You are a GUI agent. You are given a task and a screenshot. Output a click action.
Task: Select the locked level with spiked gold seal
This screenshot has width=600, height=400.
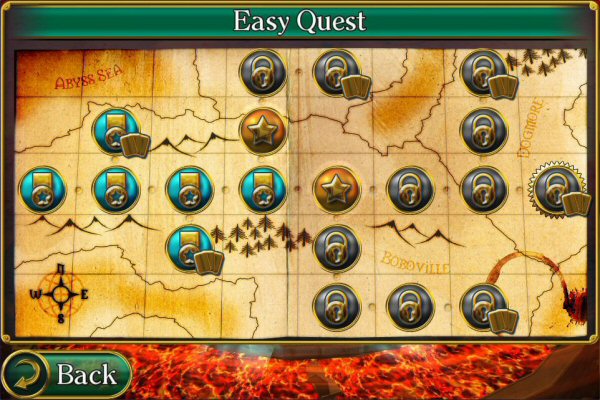point(556,187)
